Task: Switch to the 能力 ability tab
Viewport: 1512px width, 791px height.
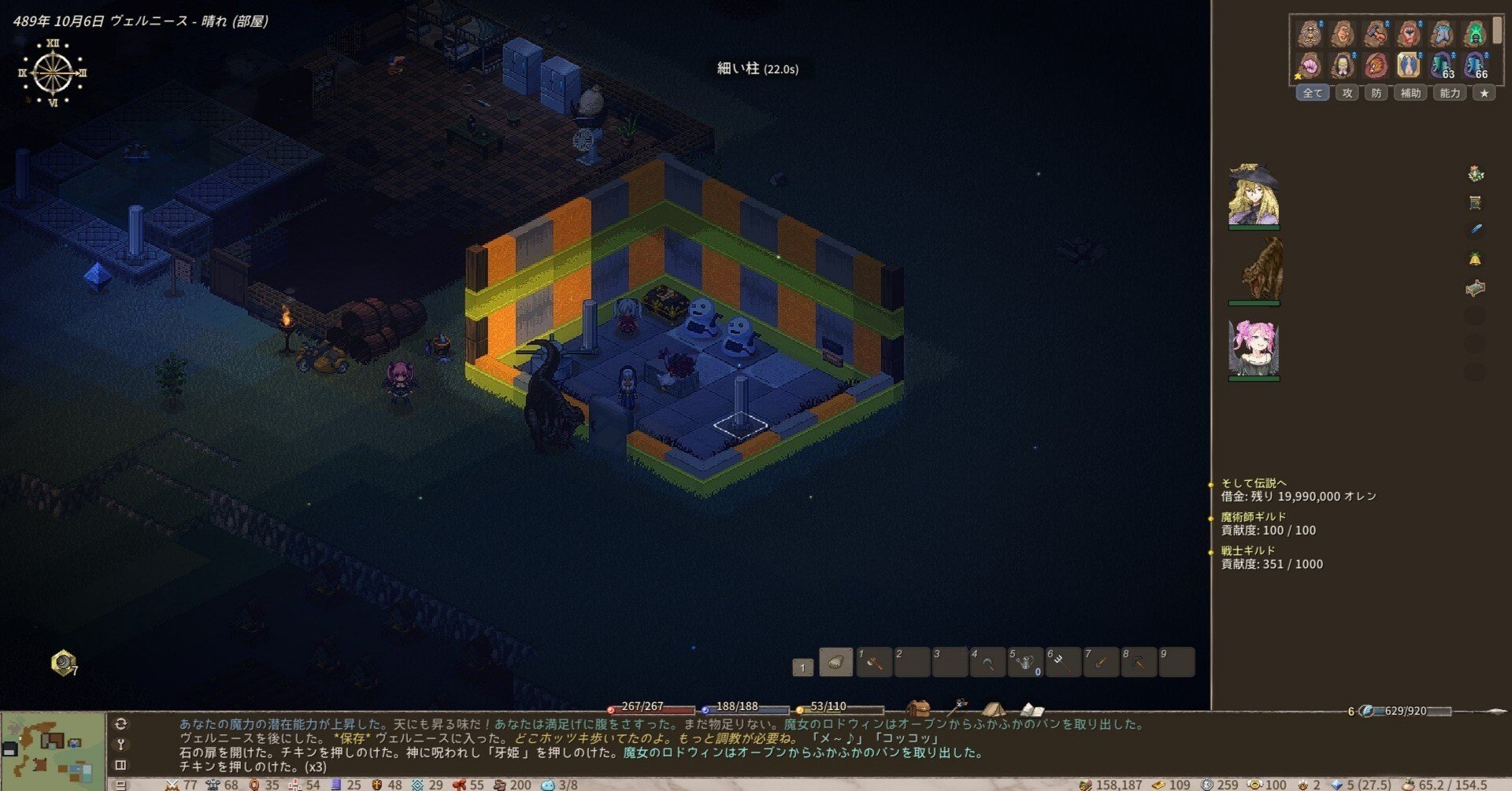Action: [1450, 93]
